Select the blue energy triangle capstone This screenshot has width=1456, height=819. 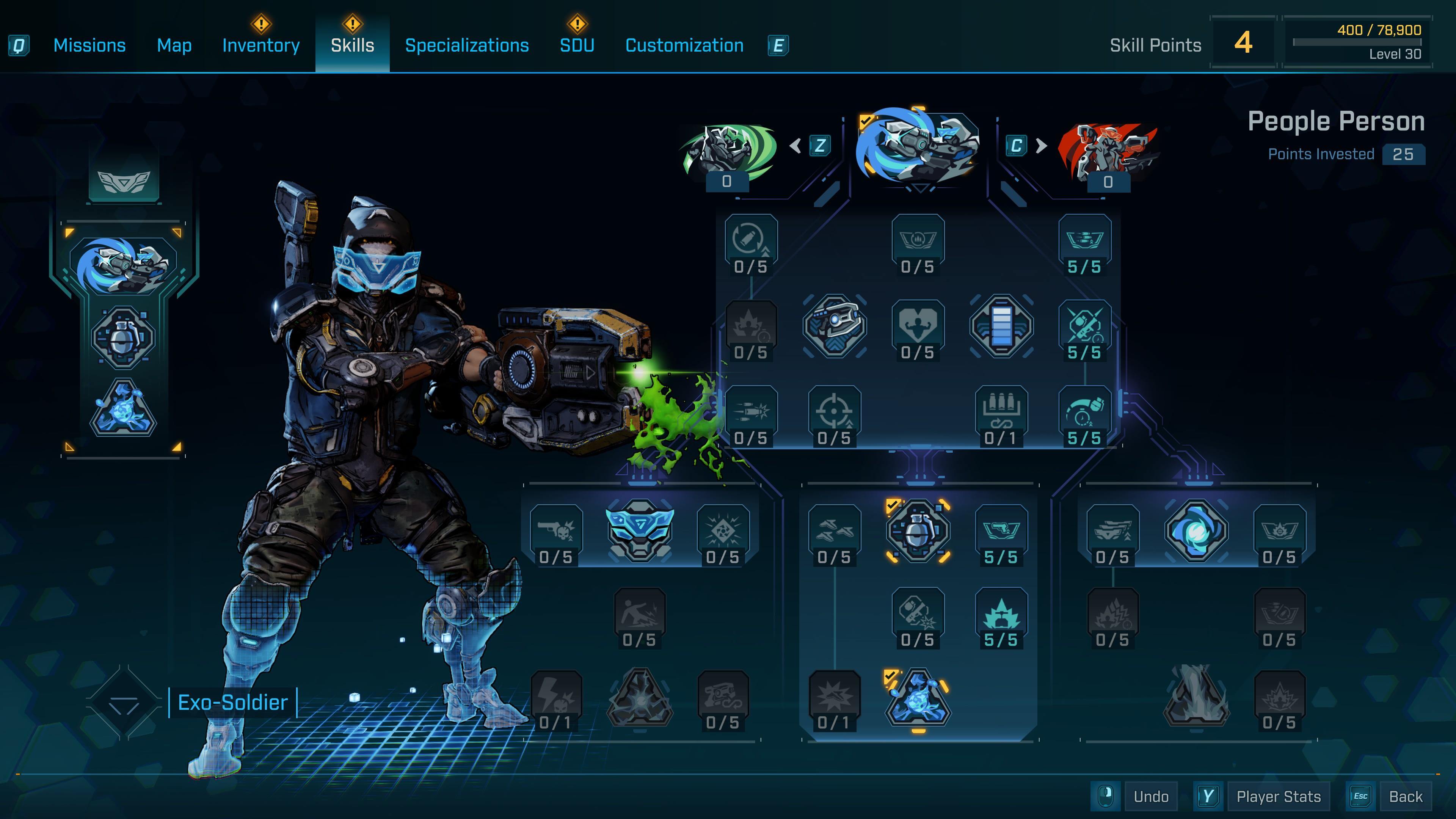pos(918,698)
